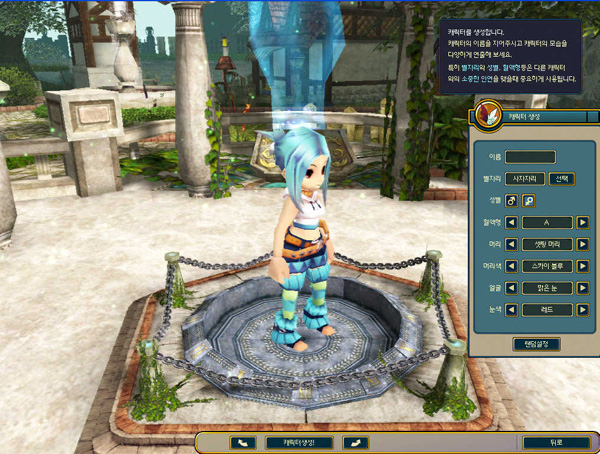
Task: Click the character name (이름) input field
Action: 530,157
